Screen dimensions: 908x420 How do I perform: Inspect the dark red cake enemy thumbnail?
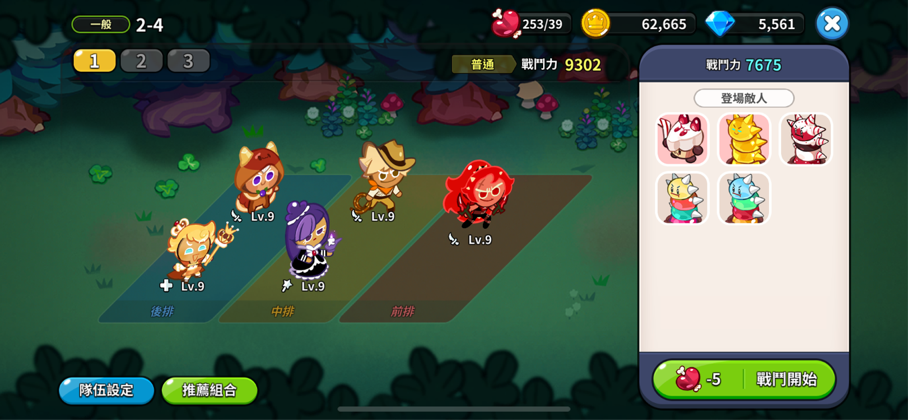click(x=805, y=139)
